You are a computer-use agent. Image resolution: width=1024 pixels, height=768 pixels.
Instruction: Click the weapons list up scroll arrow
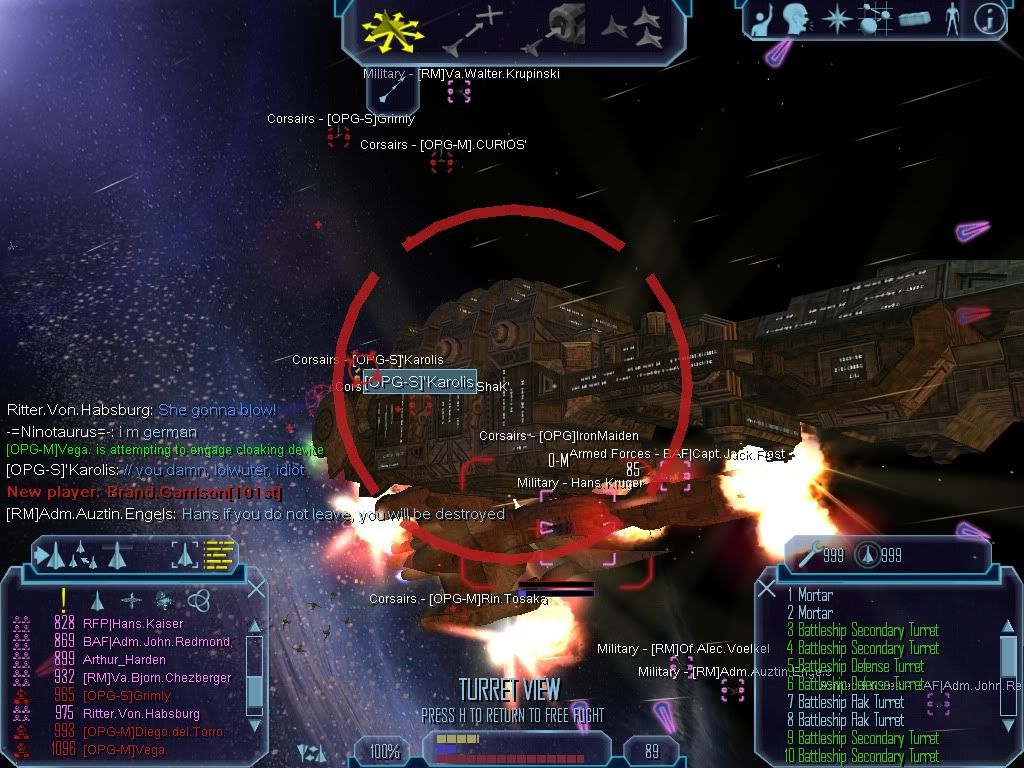pyautogui.click(x=1008, y=628)
